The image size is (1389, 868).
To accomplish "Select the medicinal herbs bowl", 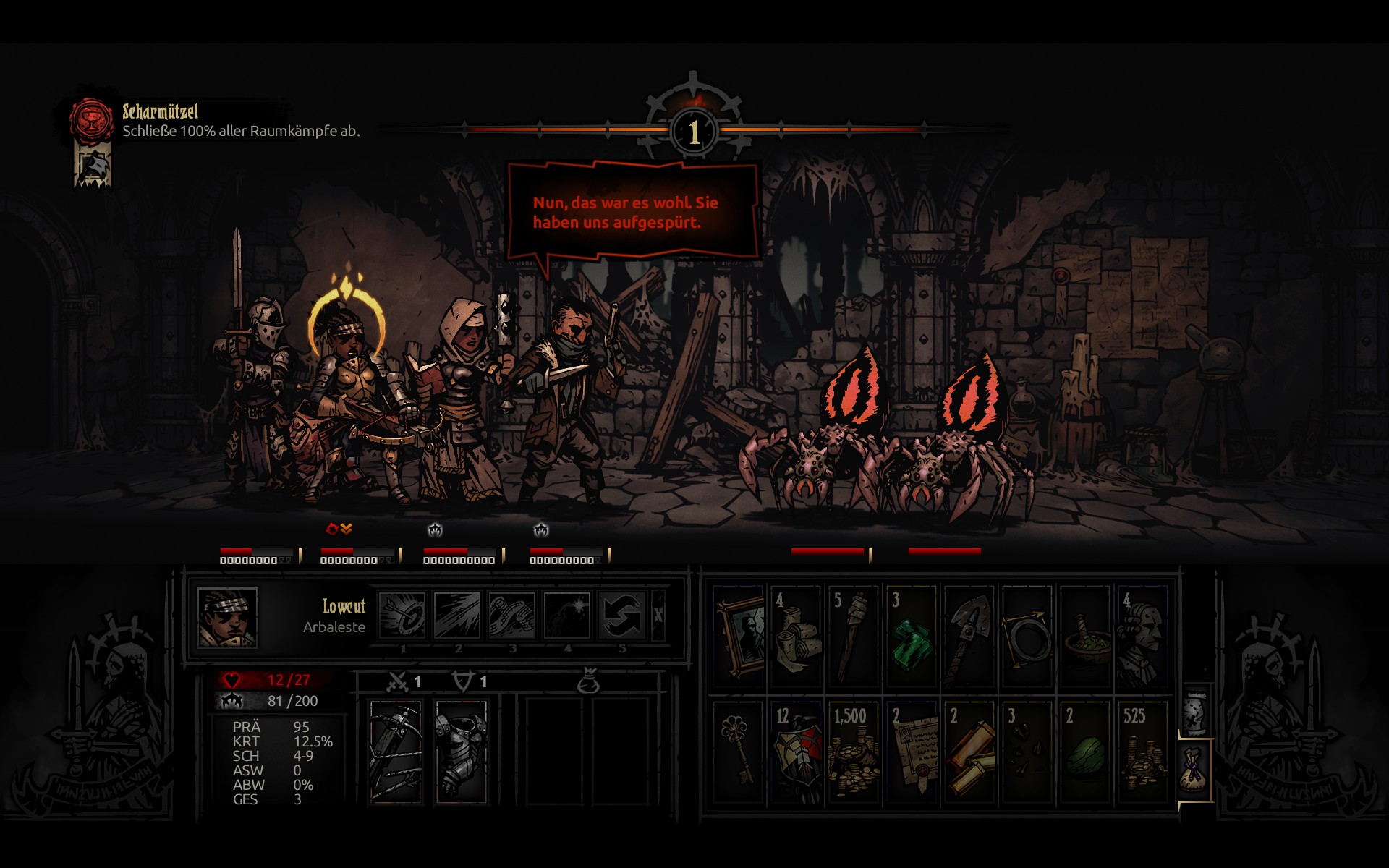I will [1085, 636].
